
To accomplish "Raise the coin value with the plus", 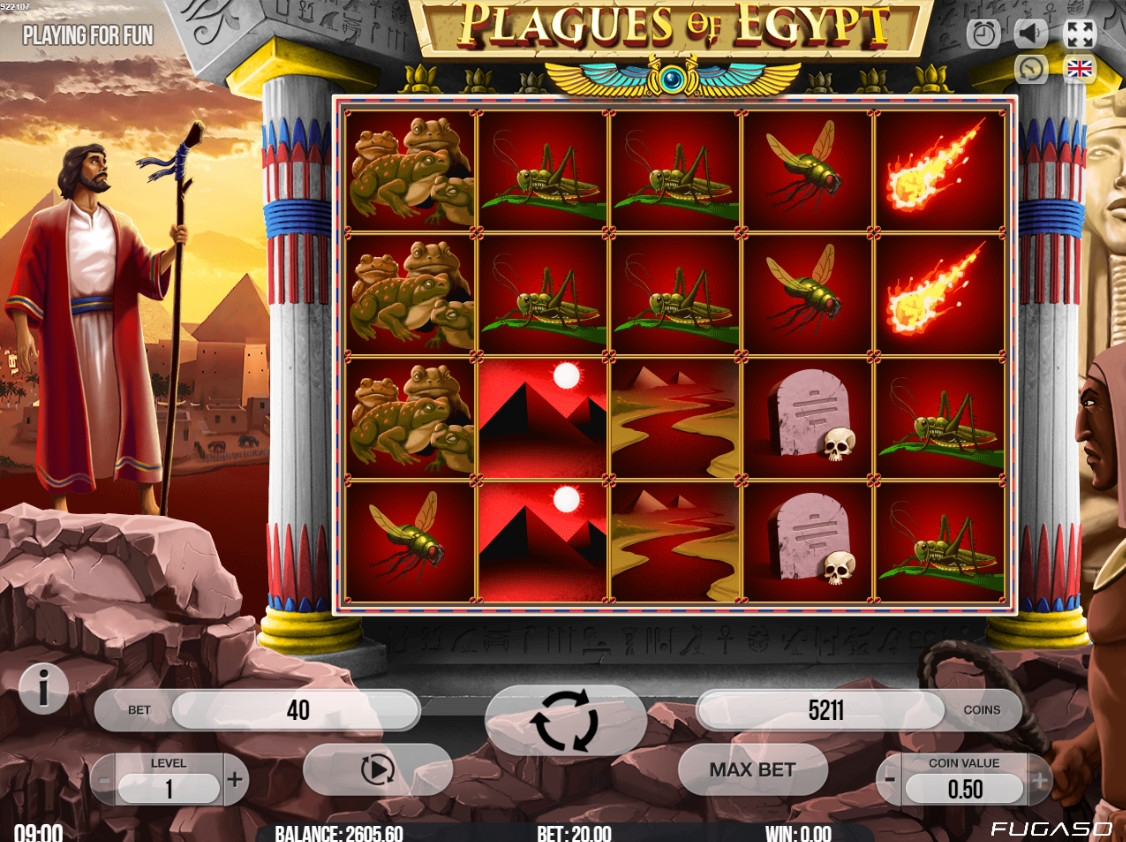I will 1038,779.
